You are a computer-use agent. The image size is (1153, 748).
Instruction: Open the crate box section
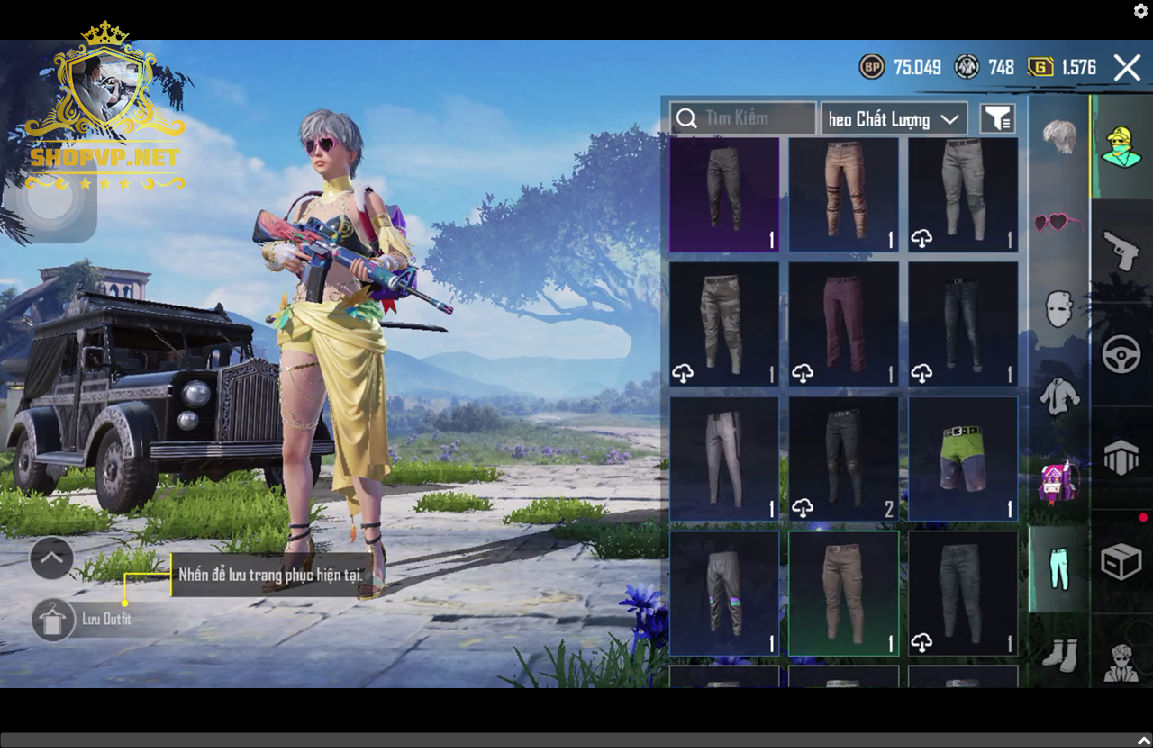(x=1121, y=562)
